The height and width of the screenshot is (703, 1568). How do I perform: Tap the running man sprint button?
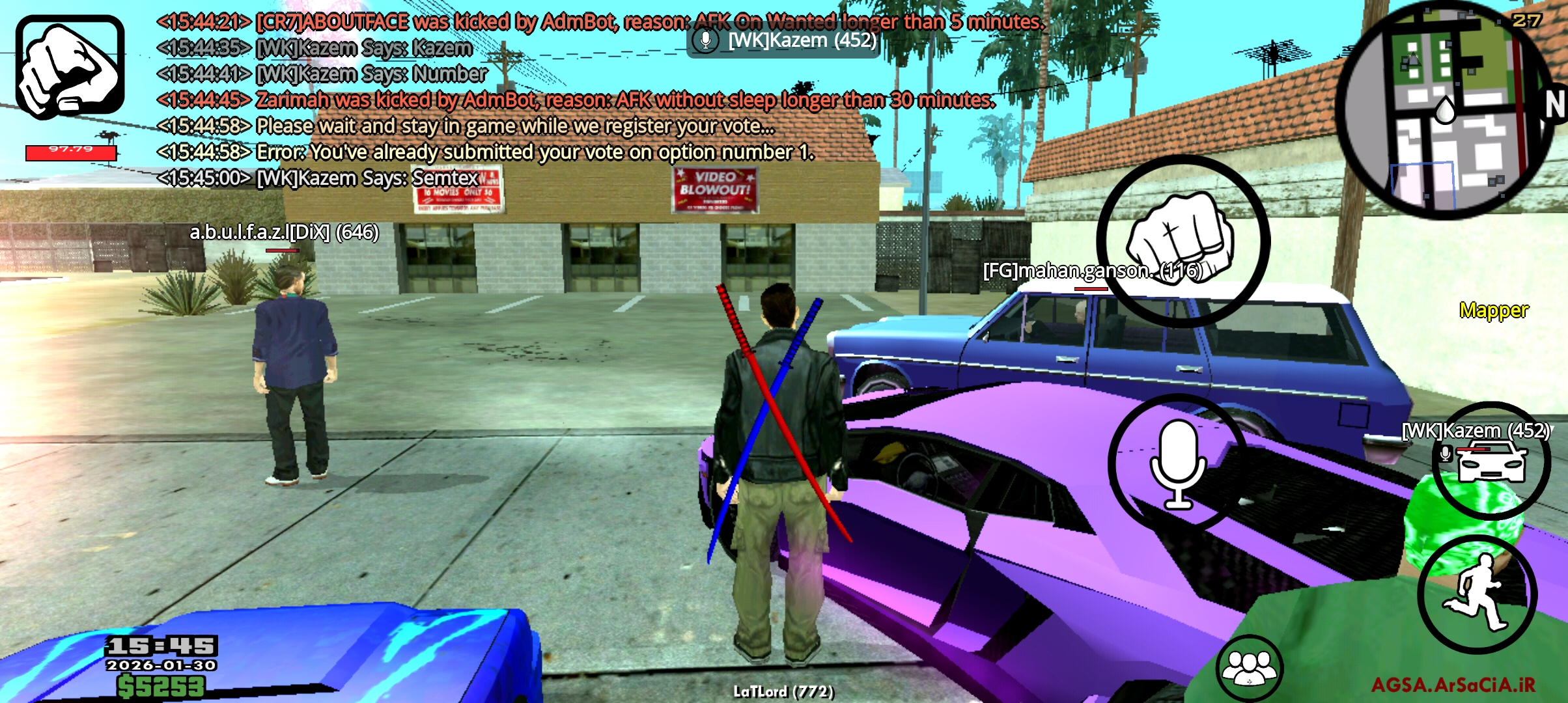point(1477,594)
